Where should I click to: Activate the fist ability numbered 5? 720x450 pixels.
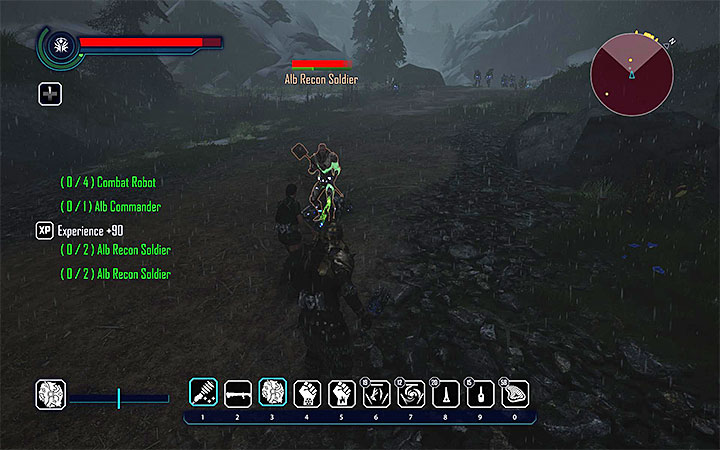point(342,393)
